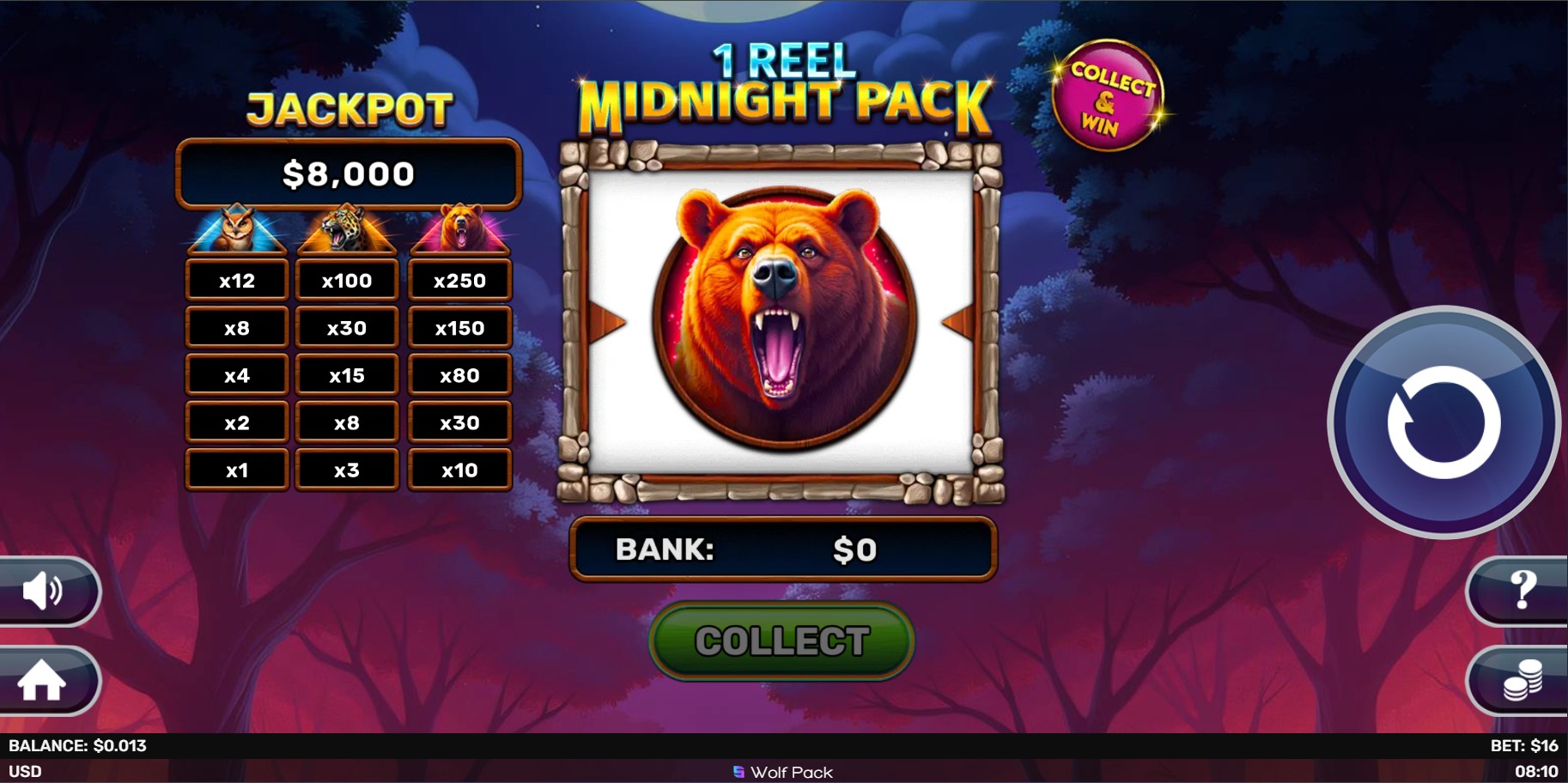Screen dimensions: 1568x783
Task: Click the x250 multiplier cell
Action: pyautogui.click(x=459, y=279)
